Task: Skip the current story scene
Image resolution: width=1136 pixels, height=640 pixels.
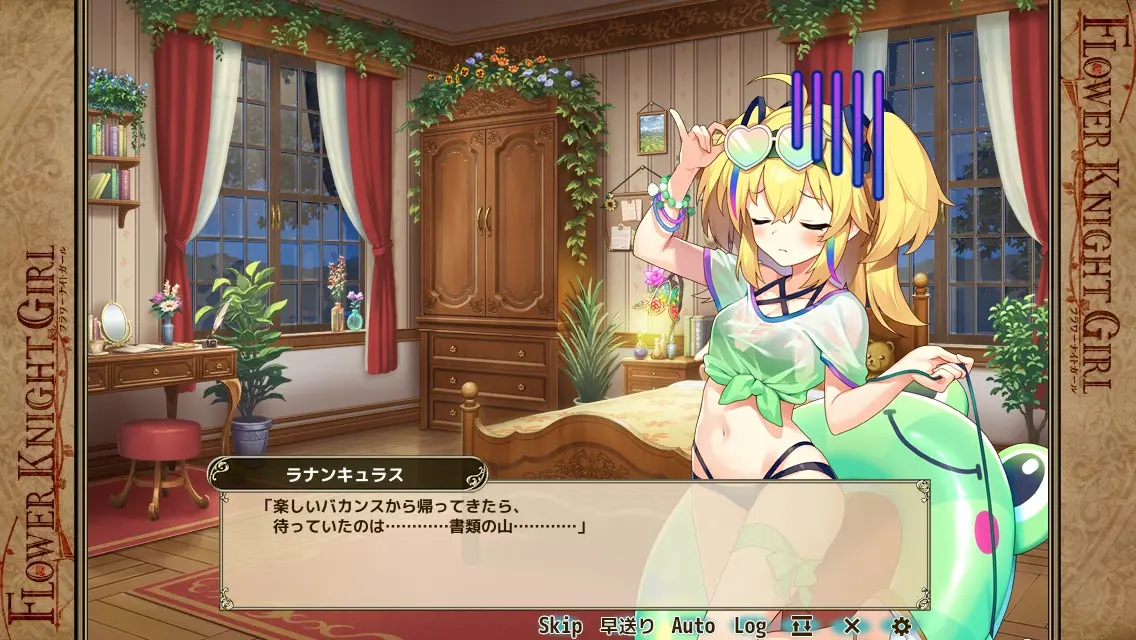Action: click(x=560, y=626)
